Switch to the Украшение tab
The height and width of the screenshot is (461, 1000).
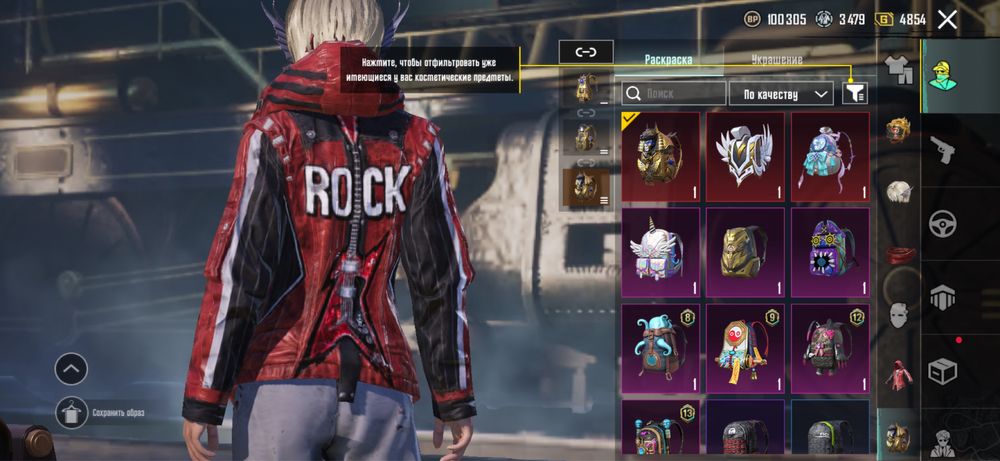tap(776, 60)
